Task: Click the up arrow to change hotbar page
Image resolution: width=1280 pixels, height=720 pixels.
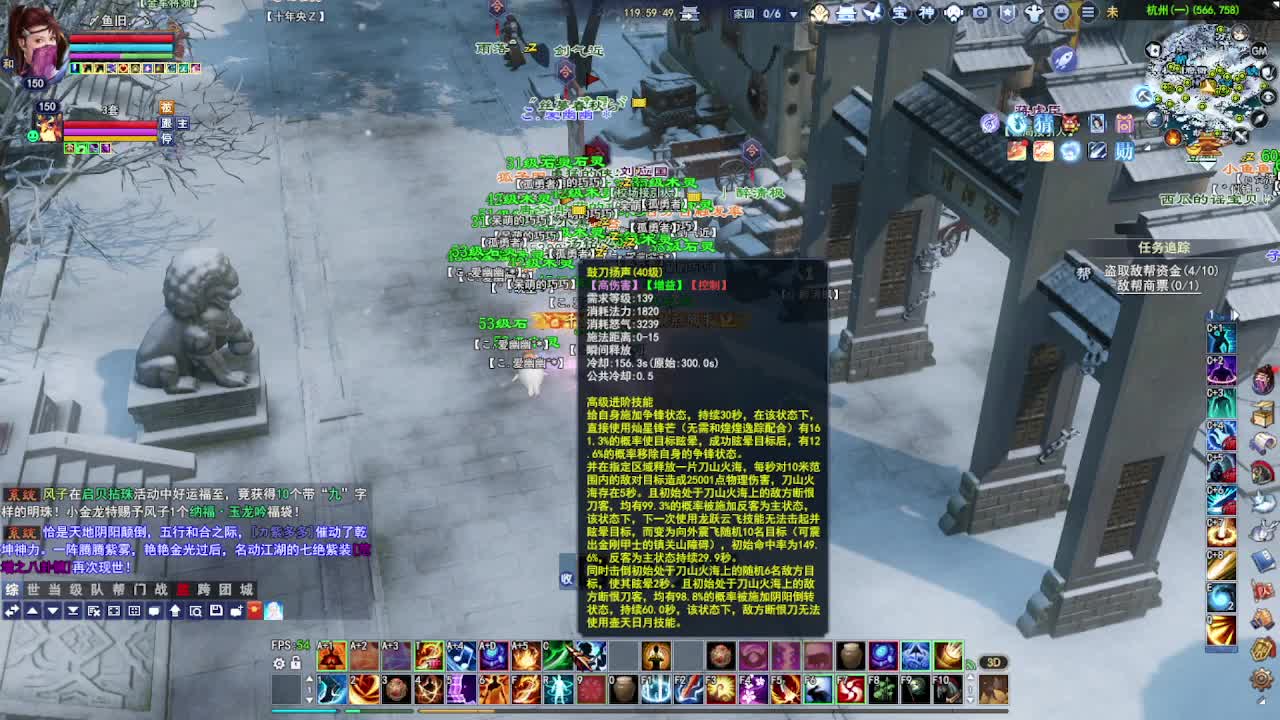Action: tap(309, 677)
